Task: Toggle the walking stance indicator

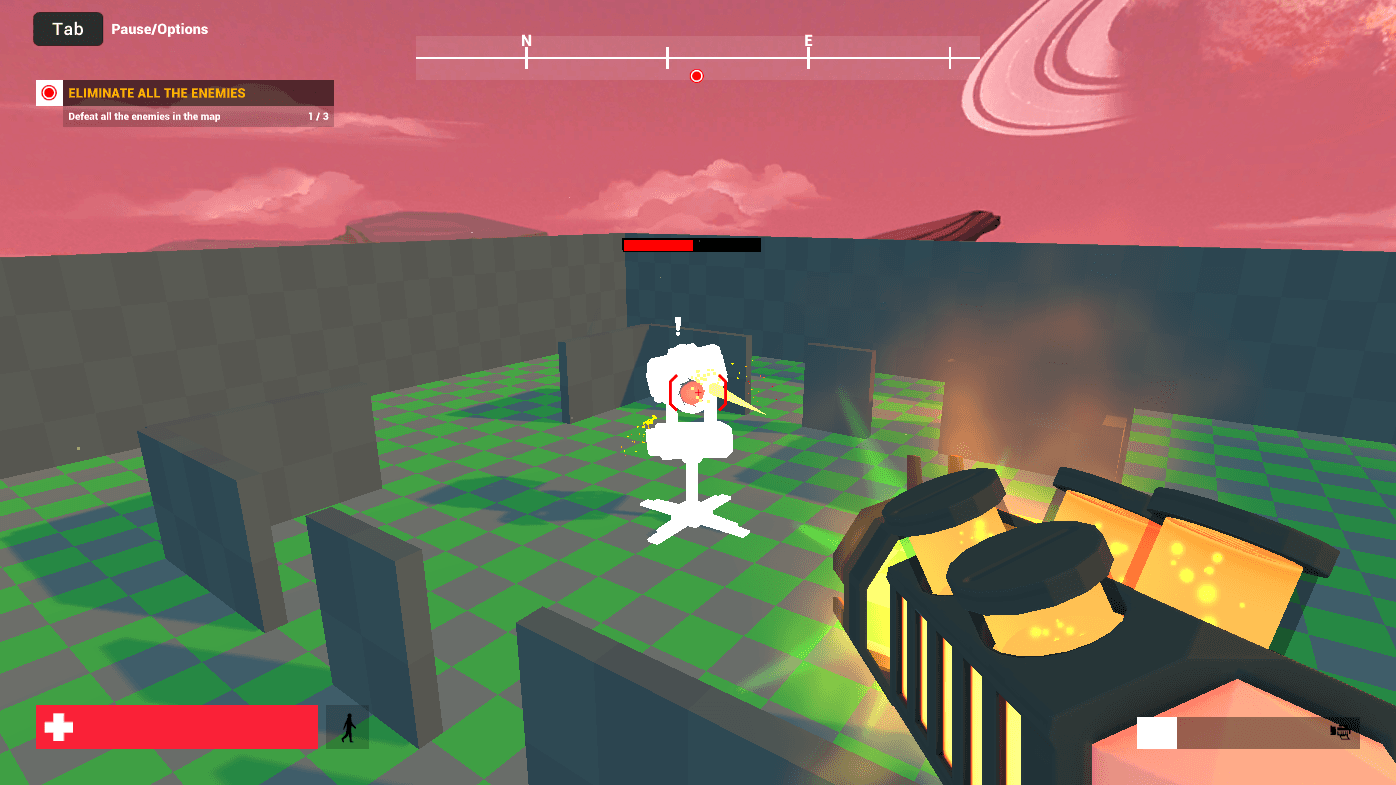Action: [347, 727]
